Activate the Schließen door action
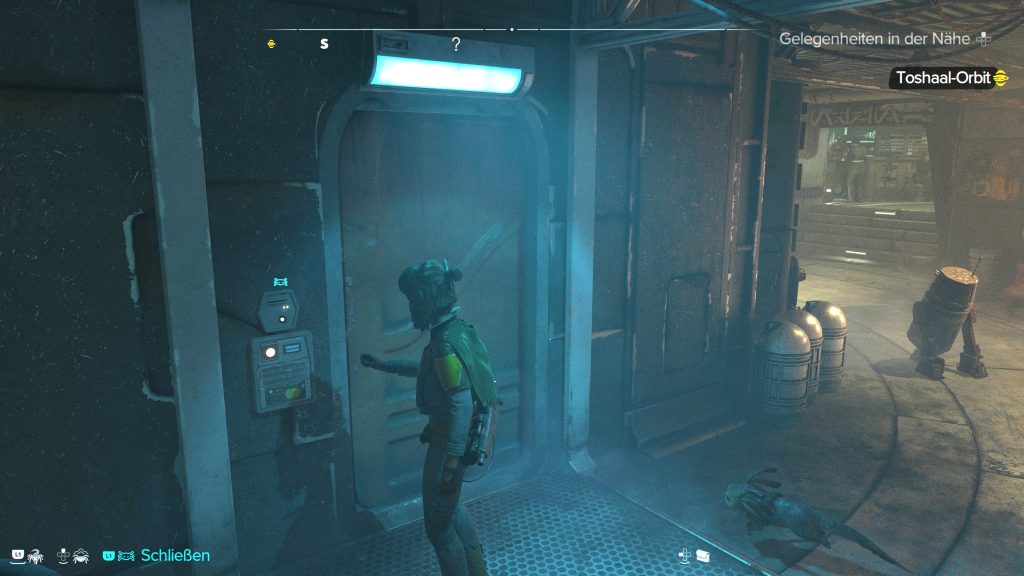 click(x=175, y=555)
